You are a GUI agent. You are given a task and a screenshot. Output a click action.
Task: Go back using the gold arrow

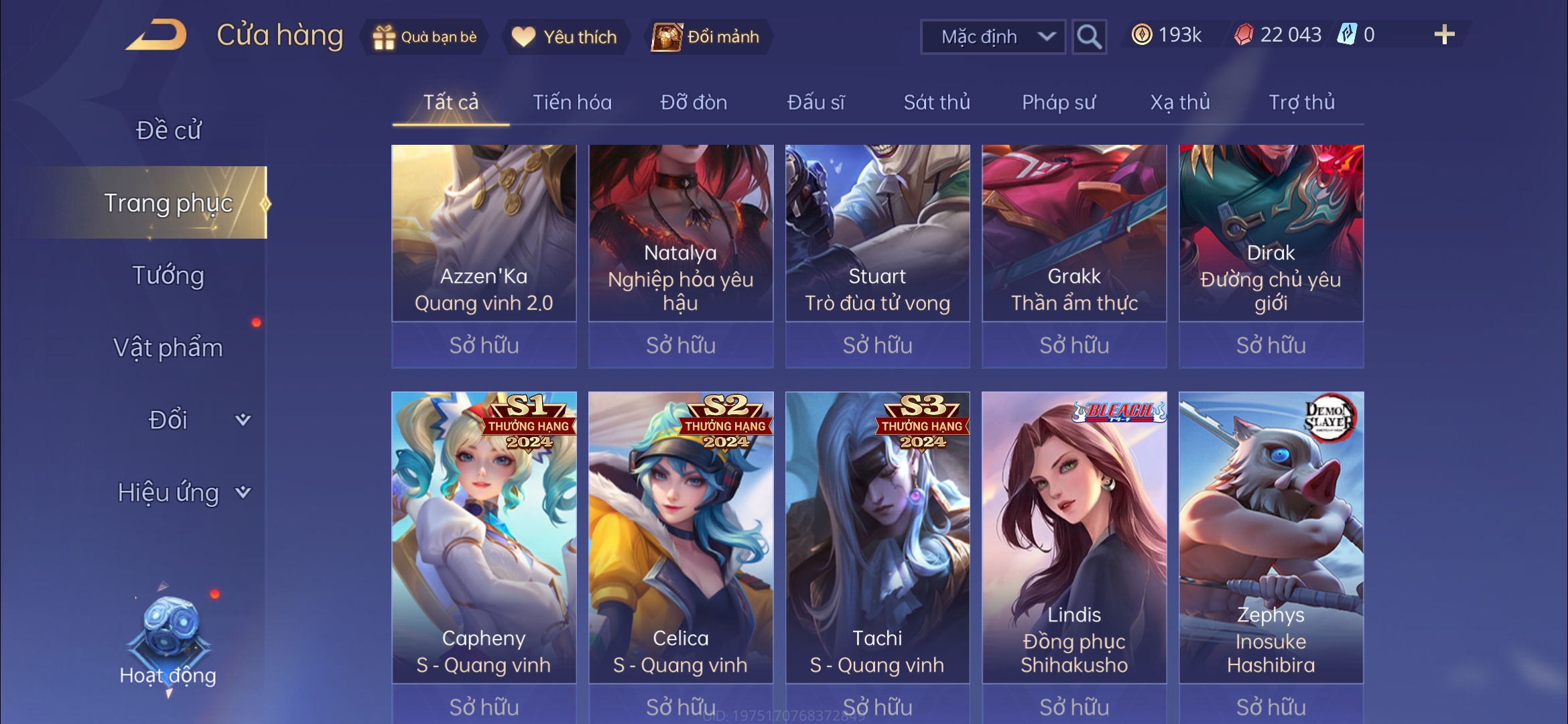pos(156,35)
